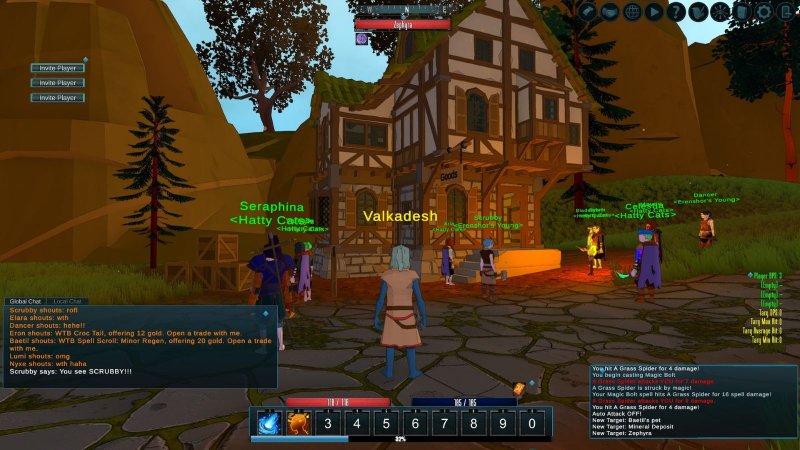Screen dimensions: 800x450
Task: Activate the blue magic bolt spell
Action: tap(269, 423)
